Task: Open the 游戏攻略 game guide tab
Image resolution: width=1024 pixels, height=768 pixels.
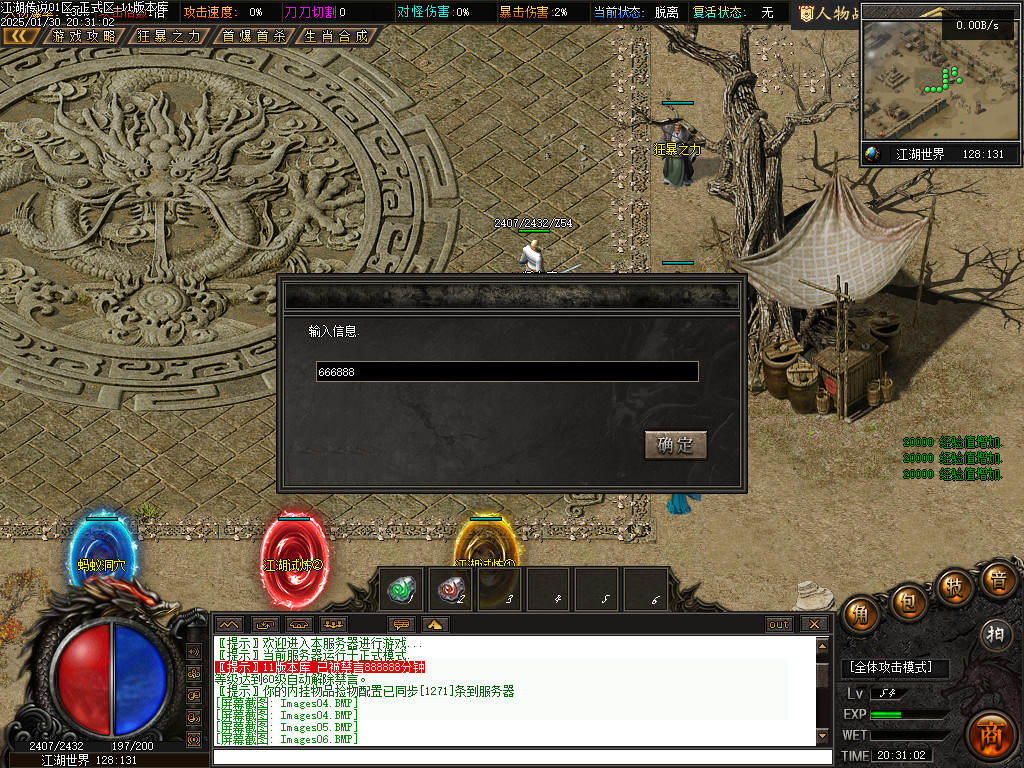Action: pos(83,36)
